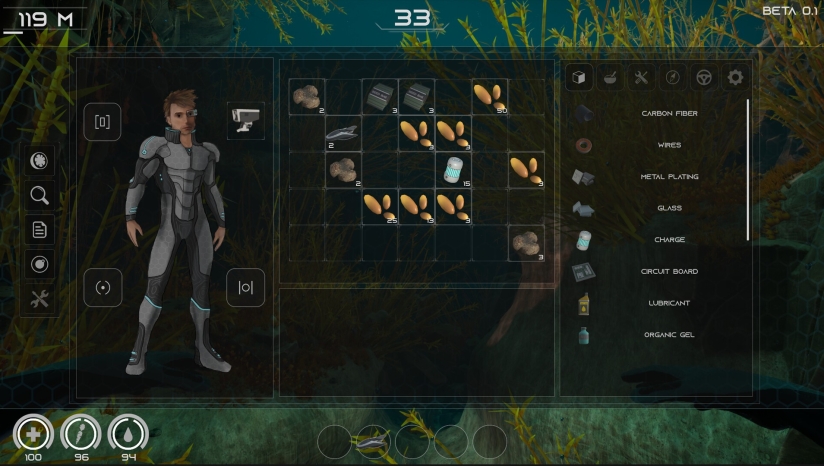Image resolution: width=824 pixels, height=466 pixels.
Task: Select the Carbon Fiber recipe
Action: pos(669,114)
